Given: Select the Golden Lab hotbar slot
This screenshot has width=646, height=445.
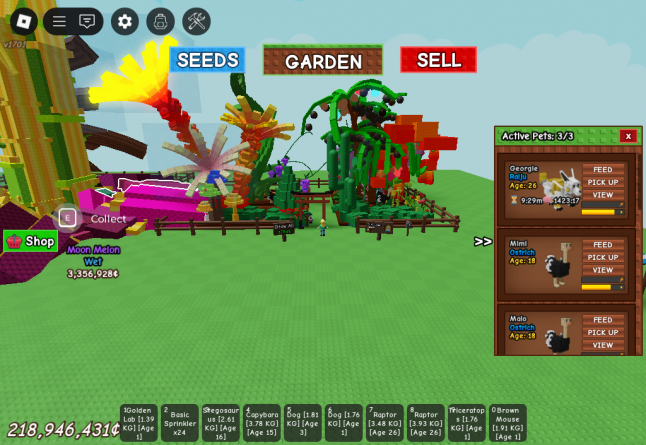Looking at the screenshot, I should tap(139, 423).
